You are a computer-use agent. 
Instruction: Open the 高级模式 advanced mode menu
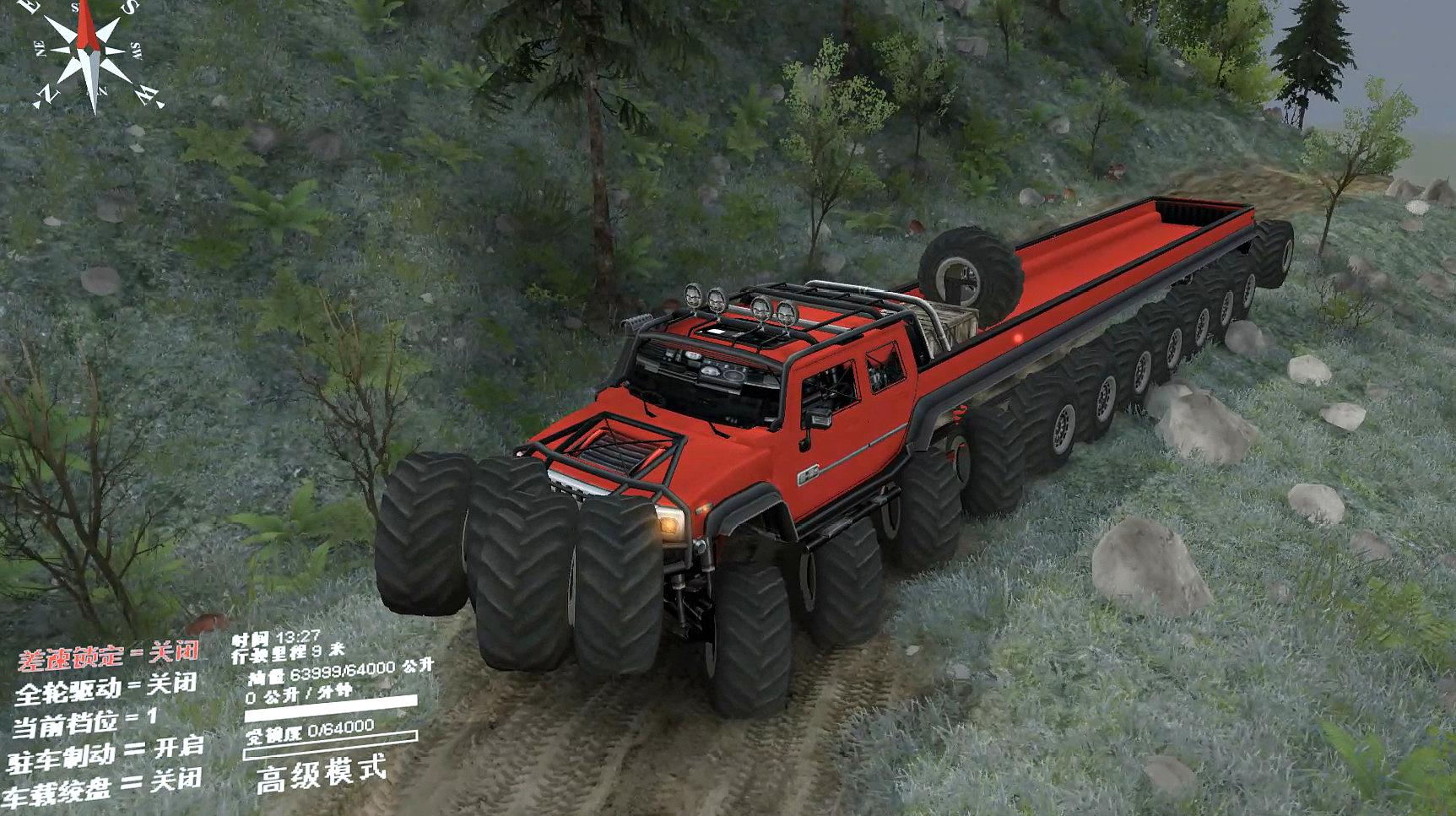(x=322, y=772)
